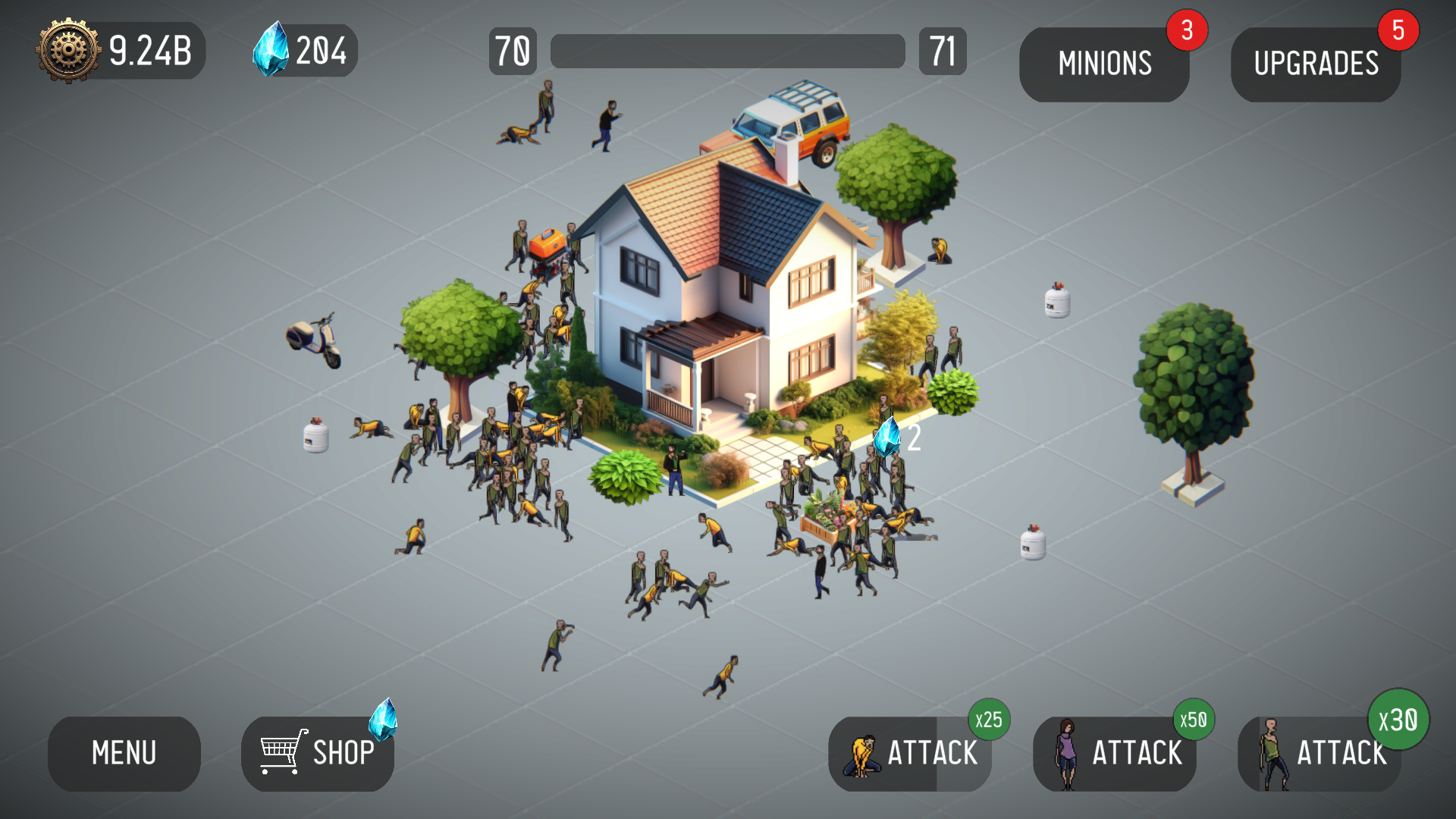Click the level progress bar between 70 and 71
Screen dimensions: 1456x819
coord(726,49)
